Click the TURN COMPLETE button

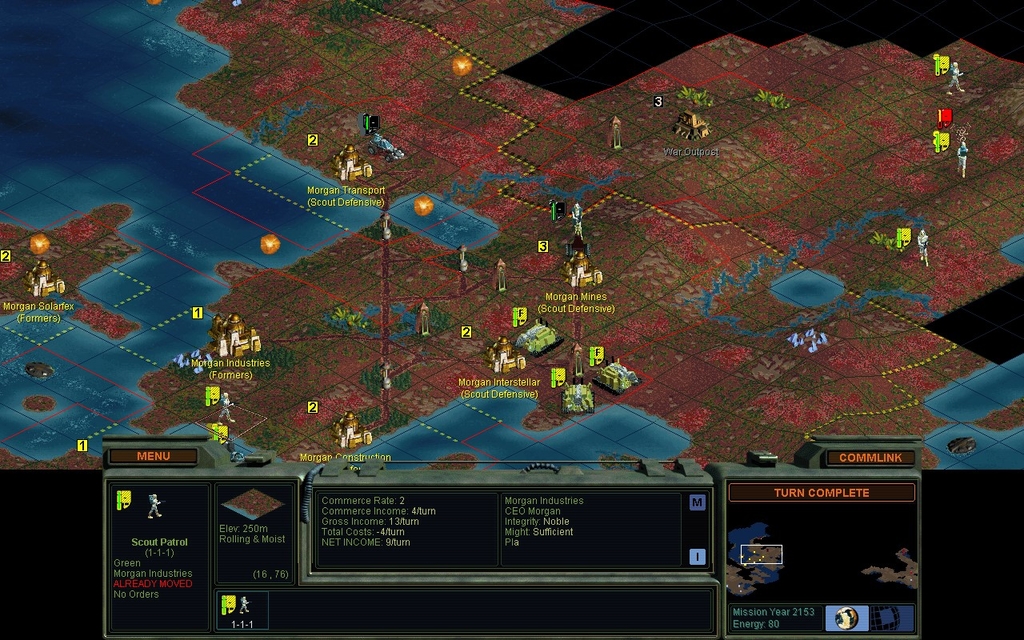click(821, 493)
